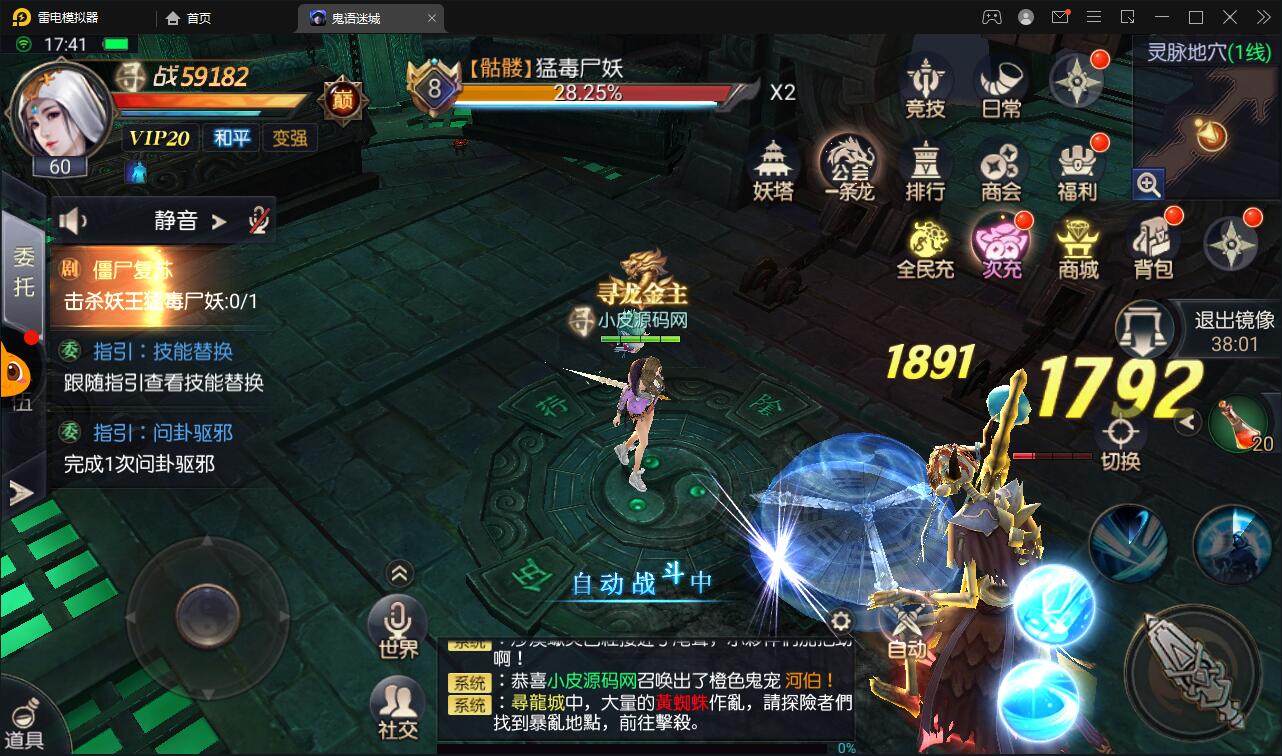Use the red health potion
1282x756 pixels.
1240,425
